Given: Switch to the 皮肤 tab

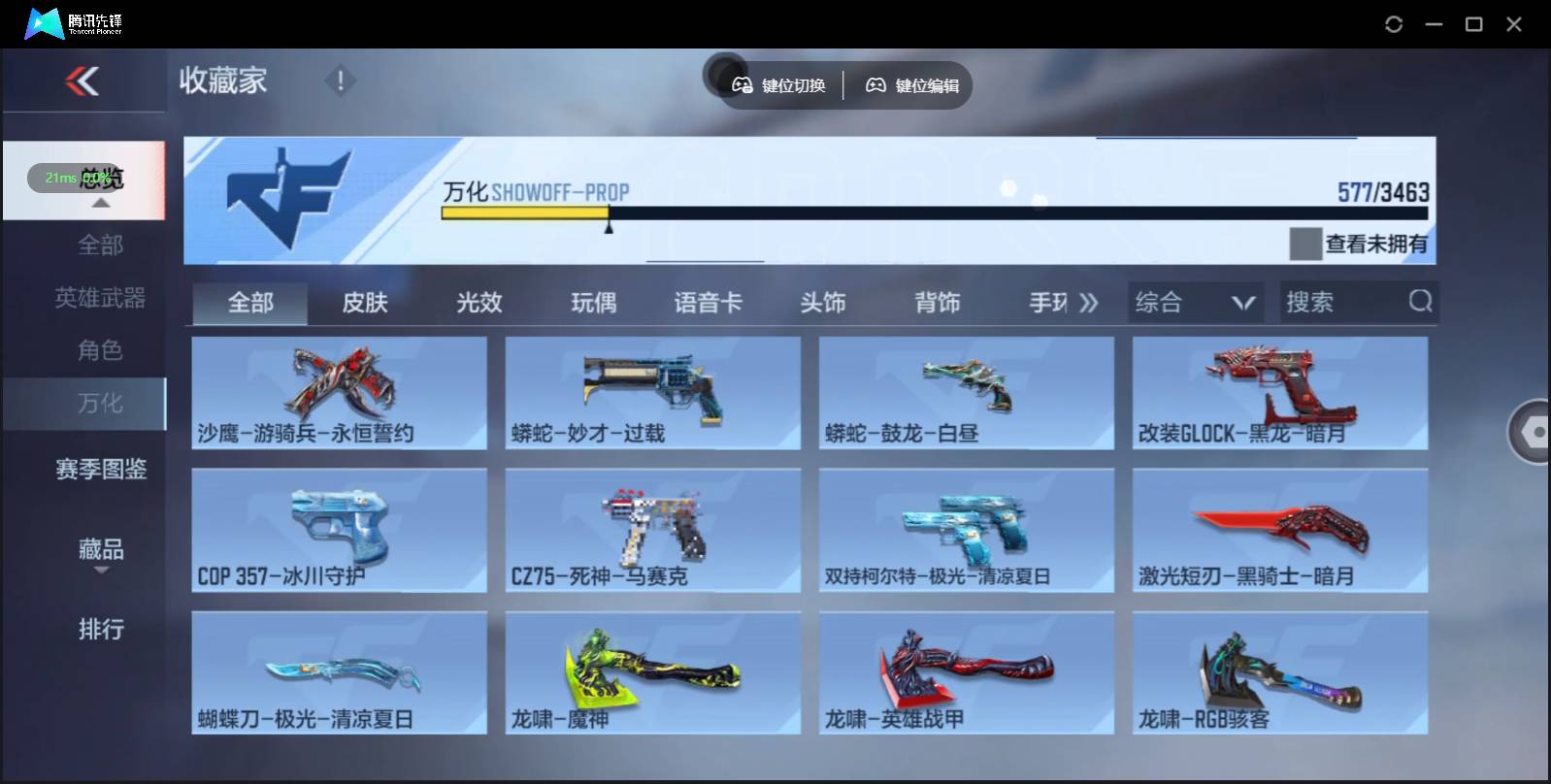Looking at the screenshot, I should [x=363, y=302].
